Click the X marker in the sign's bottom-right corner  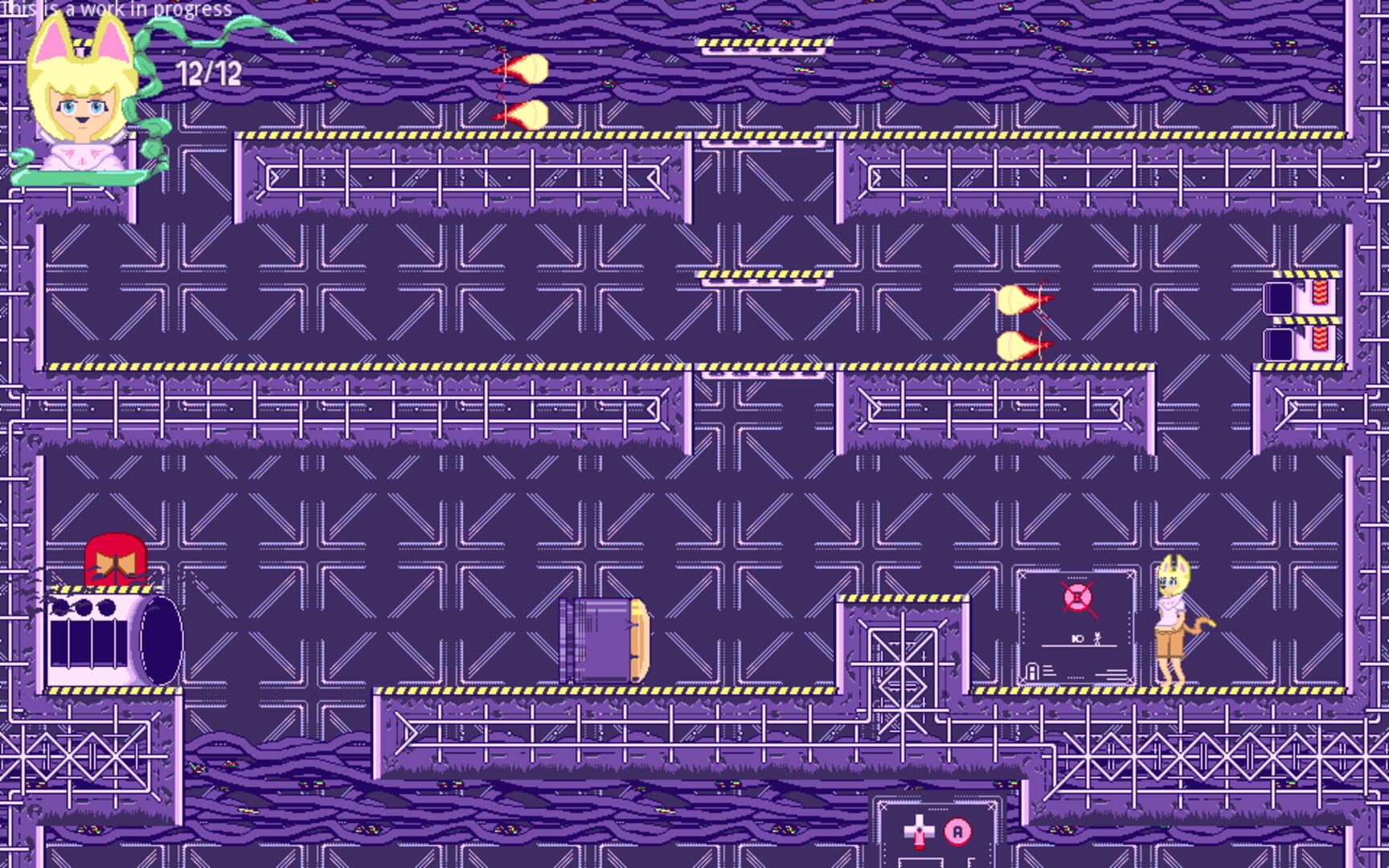pyautogui.click(x=1130, y=681)
